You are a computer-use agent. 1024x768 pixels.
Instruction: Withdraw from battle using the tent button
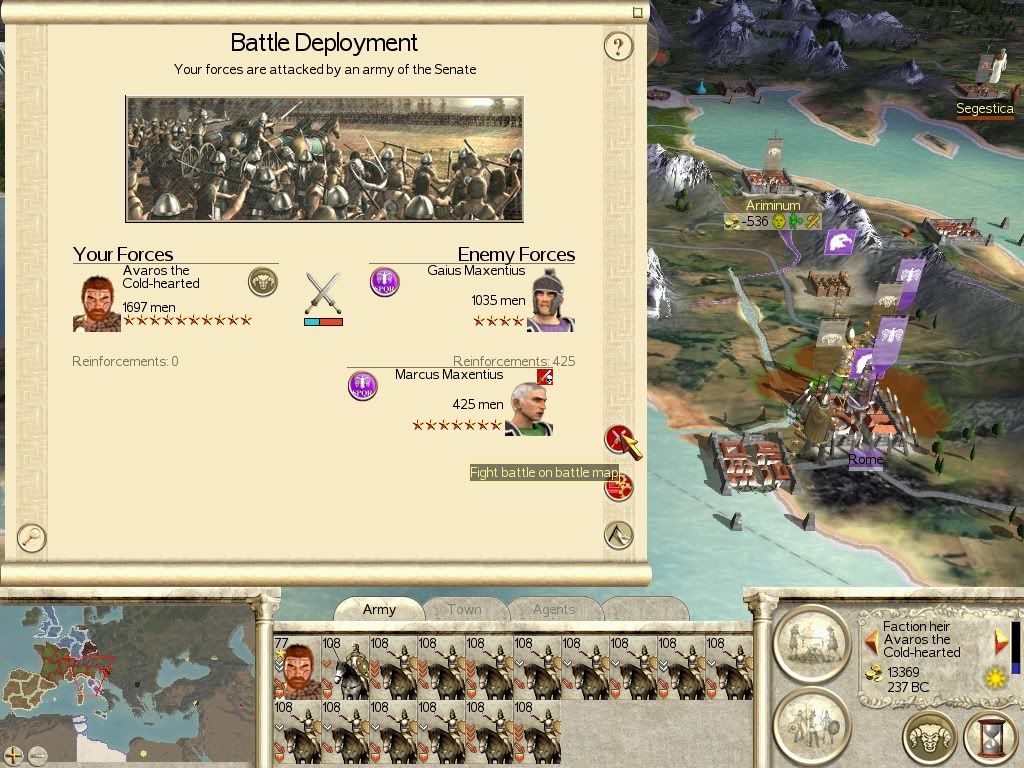[619, 535]
